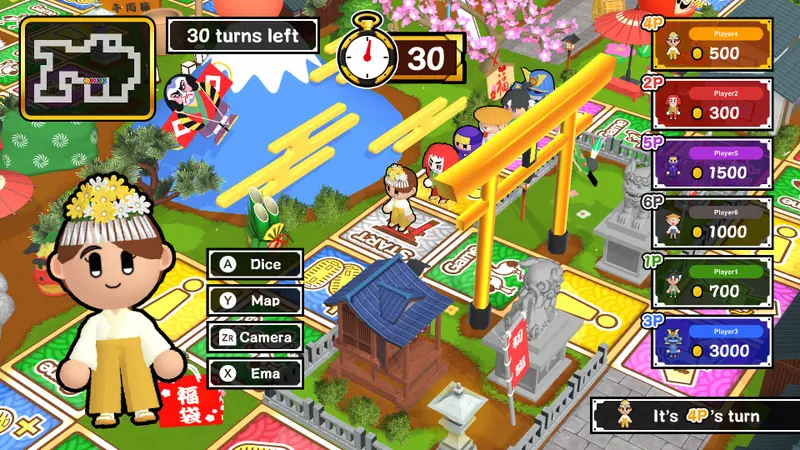Select Player3's panel with 3000 coins
800x450 pixels.
coord(712,342)
